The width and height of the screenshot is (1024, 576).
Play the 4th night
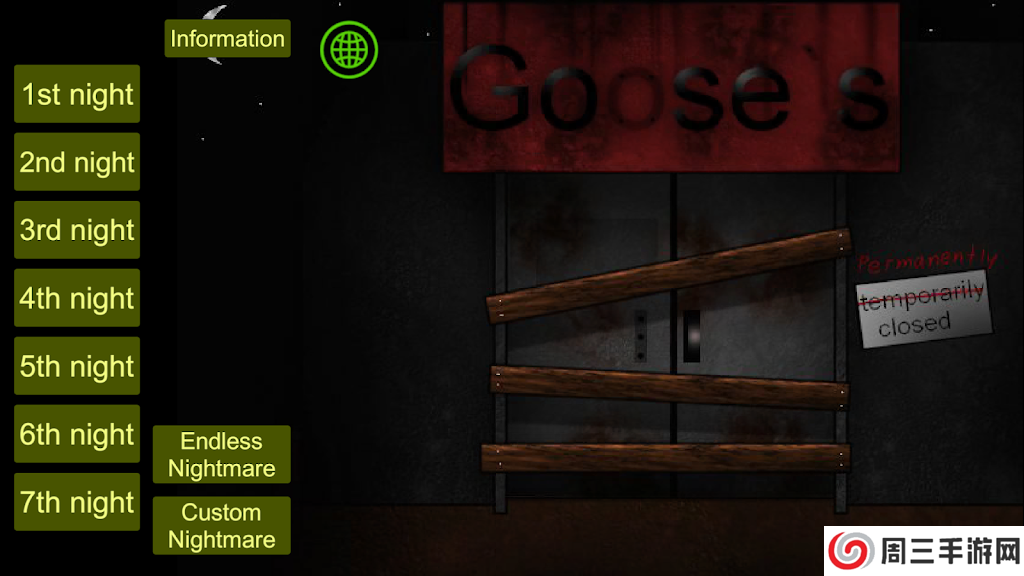pos(77,298)
